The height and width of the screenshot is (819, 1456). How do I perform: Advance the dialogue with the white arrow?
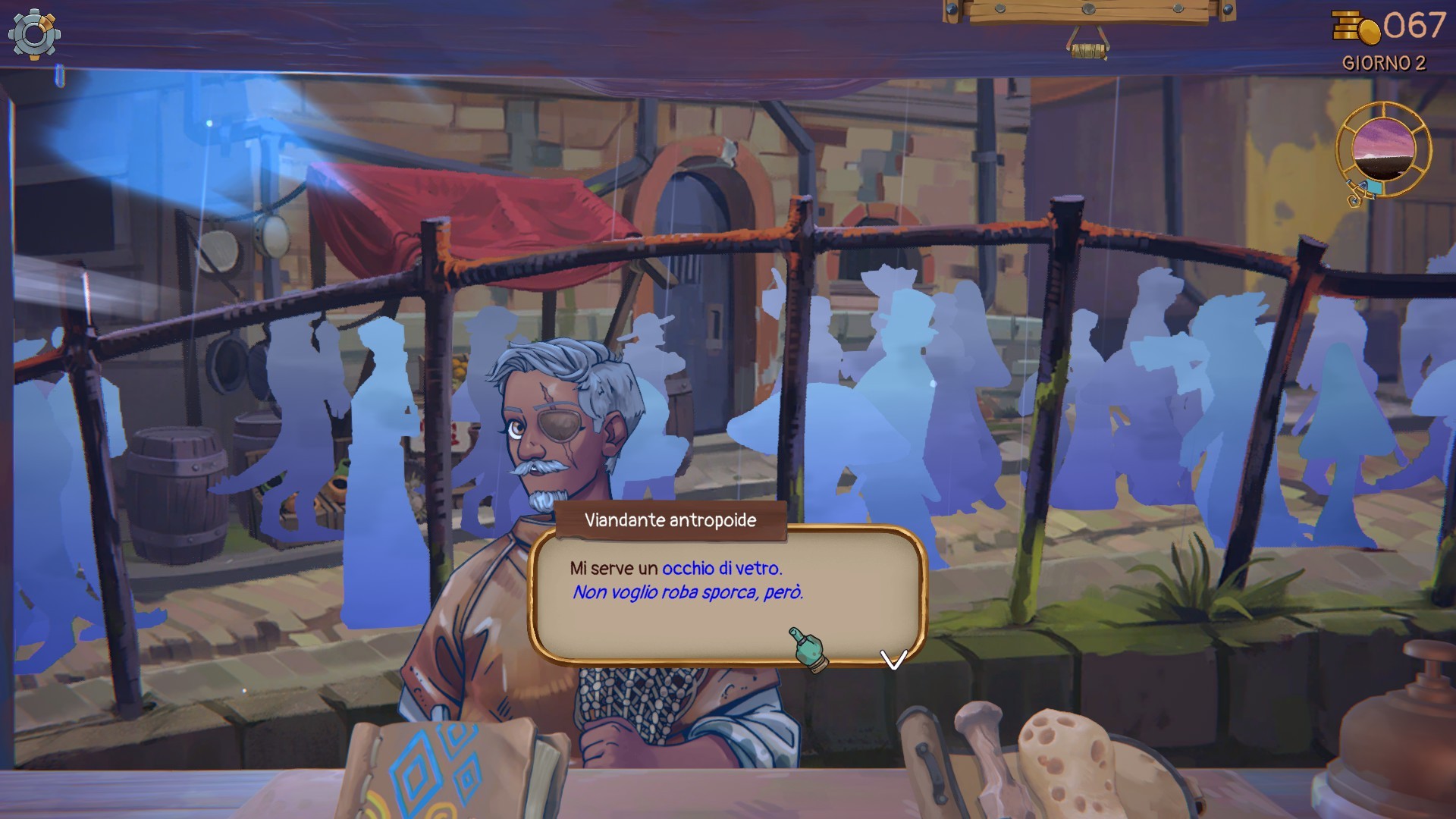pyautogui.click(x=893, y=659)
